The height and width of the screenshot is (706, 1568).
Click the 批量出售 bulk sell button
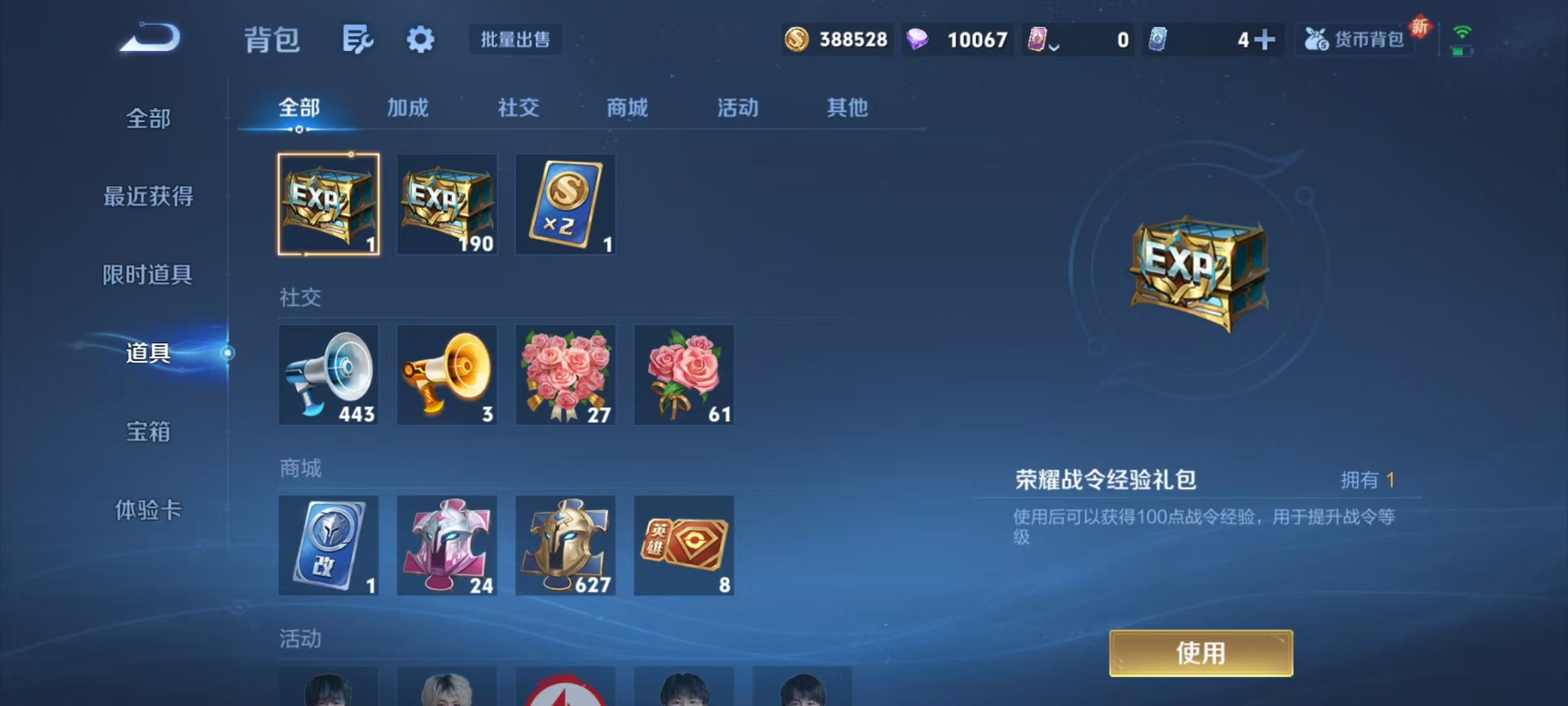coord(515,39)
